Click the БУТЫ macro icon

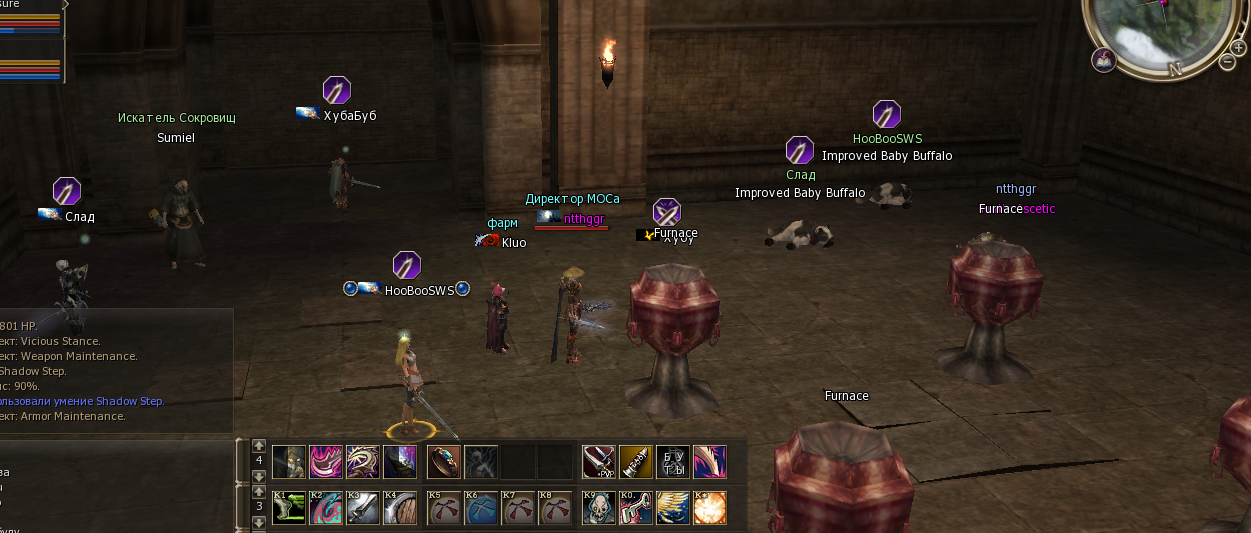pyautogui.click(x=673, y=462)
